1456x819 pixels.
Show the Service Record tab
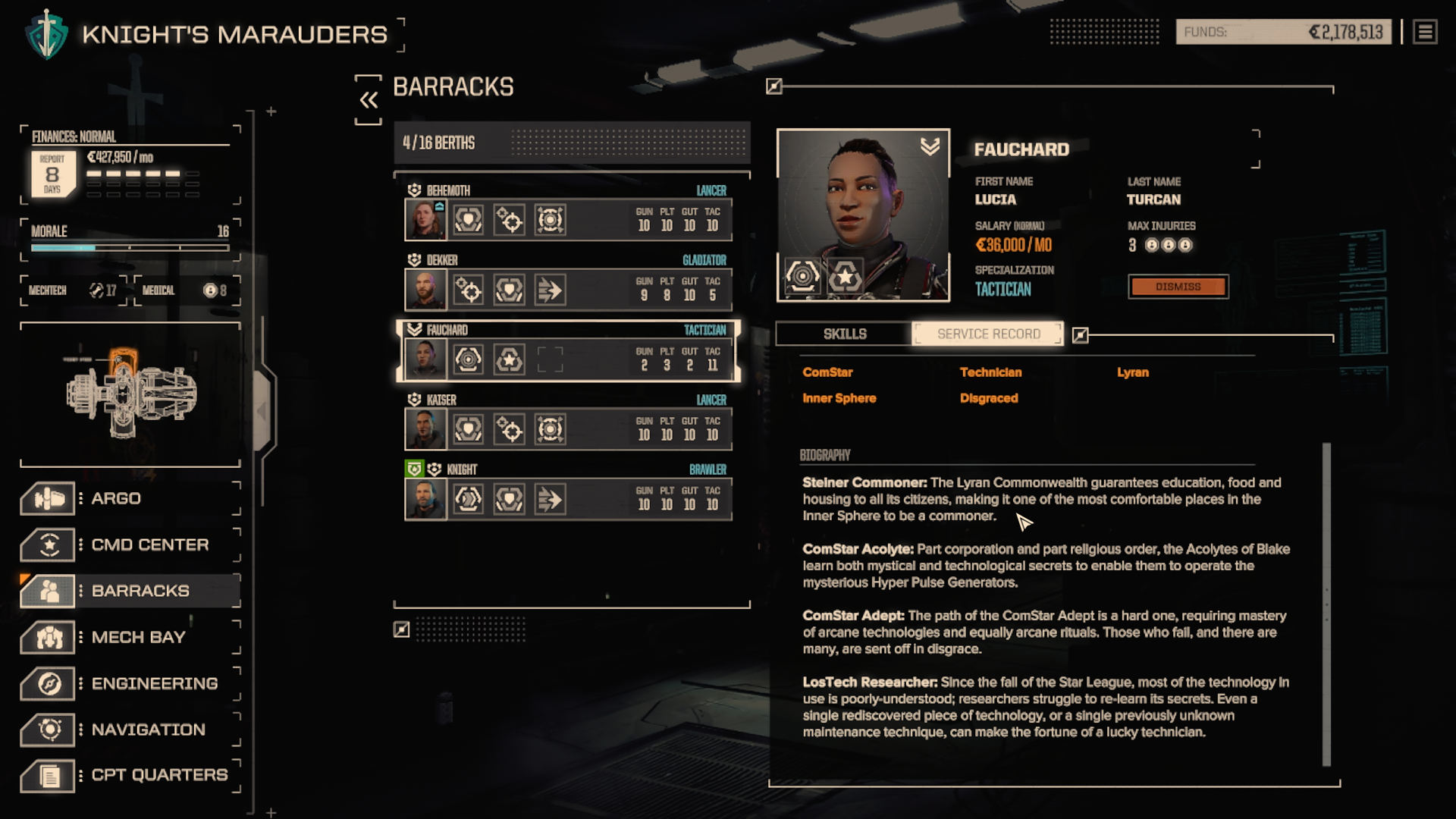click(x=988, y=334)
